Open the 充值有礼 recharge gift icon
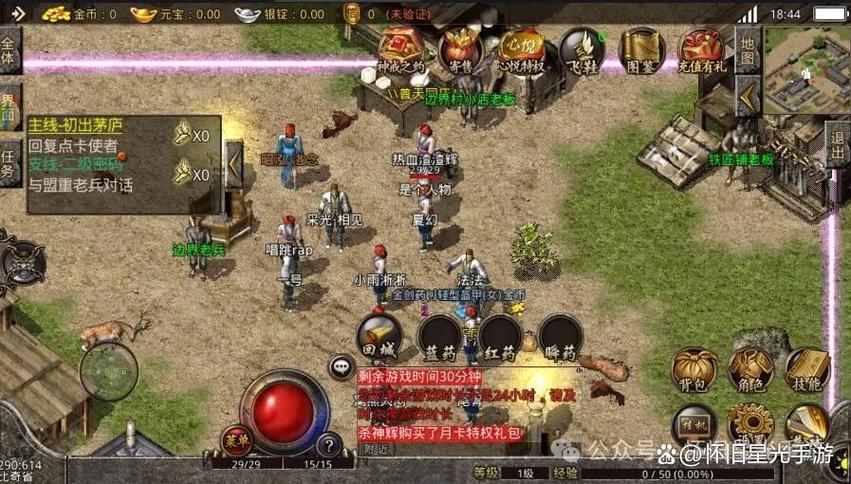Image resolution: width=851 pixels, height=484 pixels. 702,49
